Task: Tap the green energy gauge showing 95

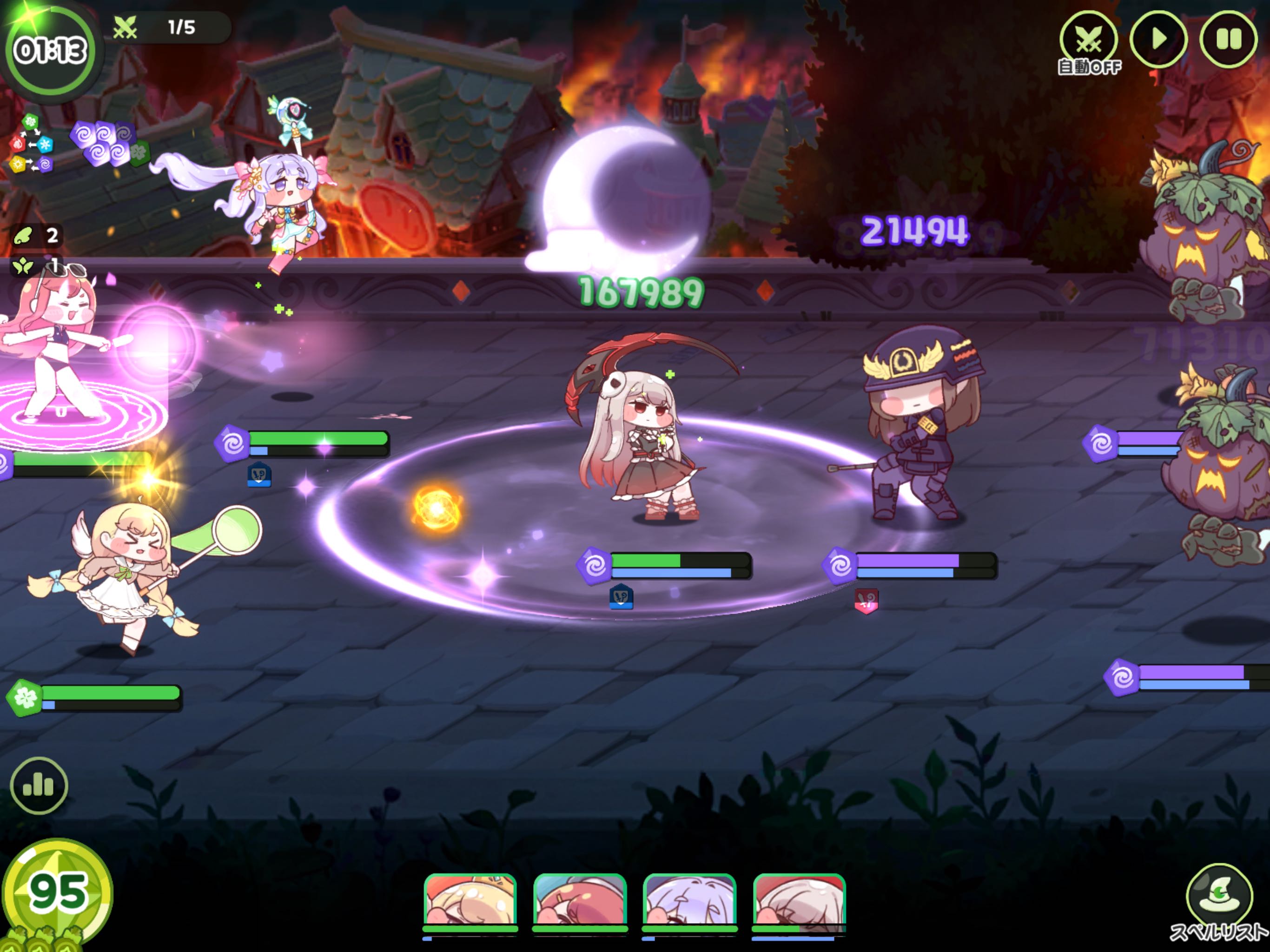Action: (58, 893)
